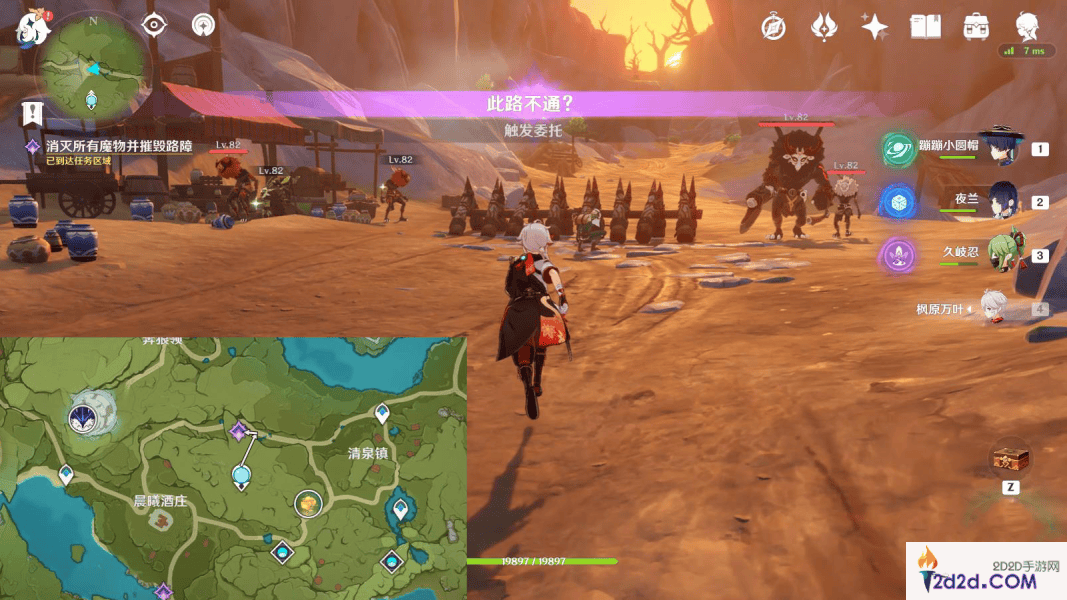Open the open-book handbook icon
Image resolution: width=1067 pixels, height=600 pixels.
pyautogui.click(x=925, y=27)
